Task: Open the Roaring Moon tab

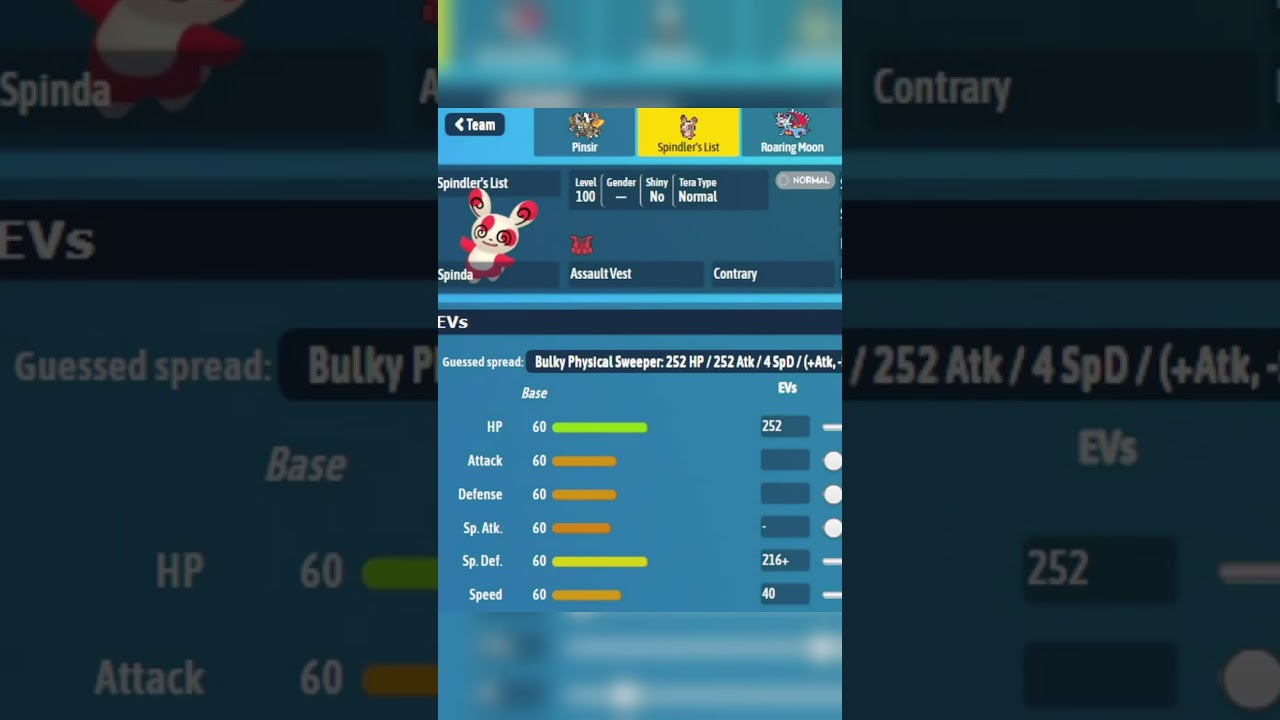Action: (792, 132)
